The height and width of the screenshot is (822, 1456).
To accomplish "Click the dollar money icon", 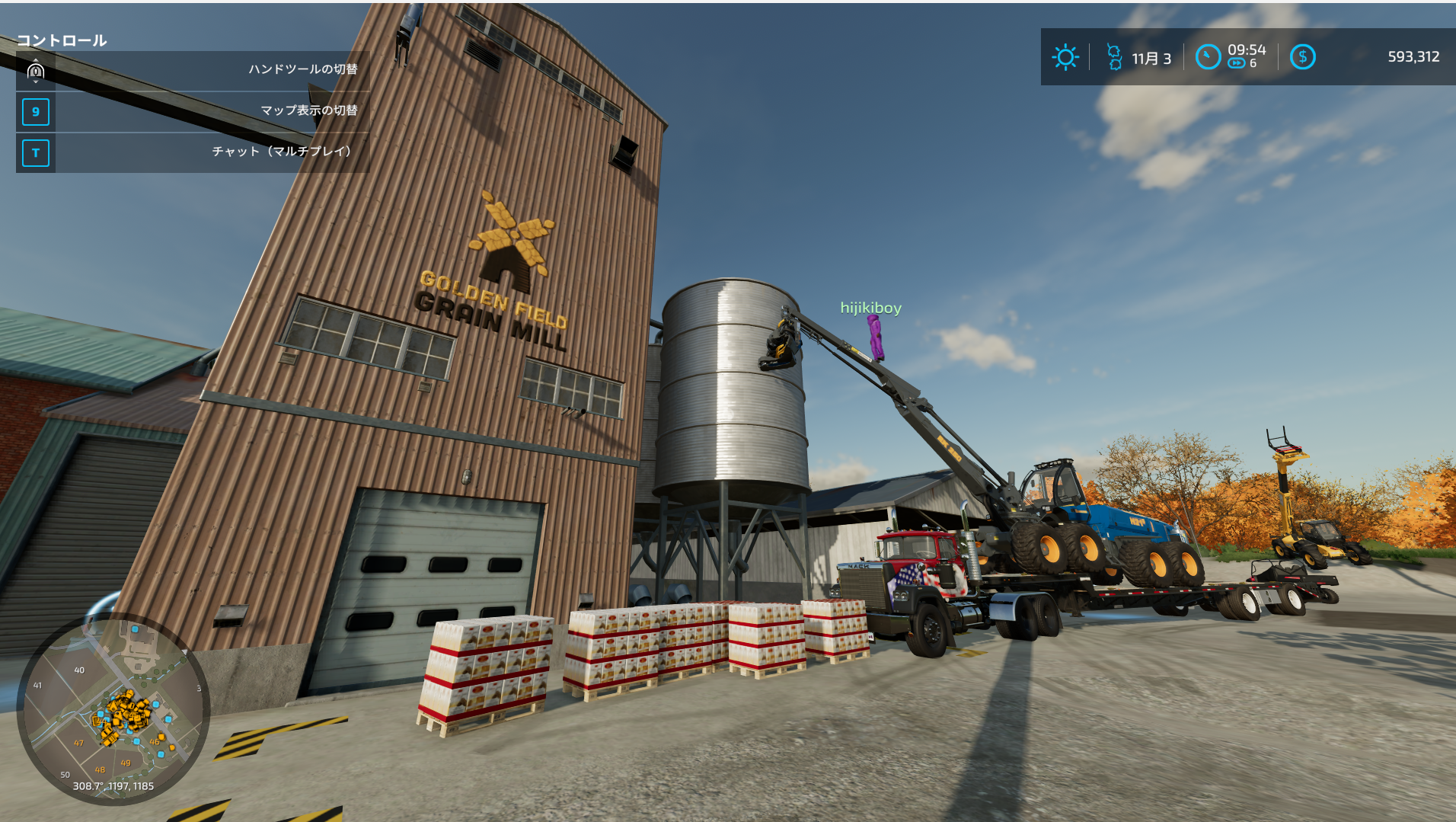I will tap(1302, 57).
